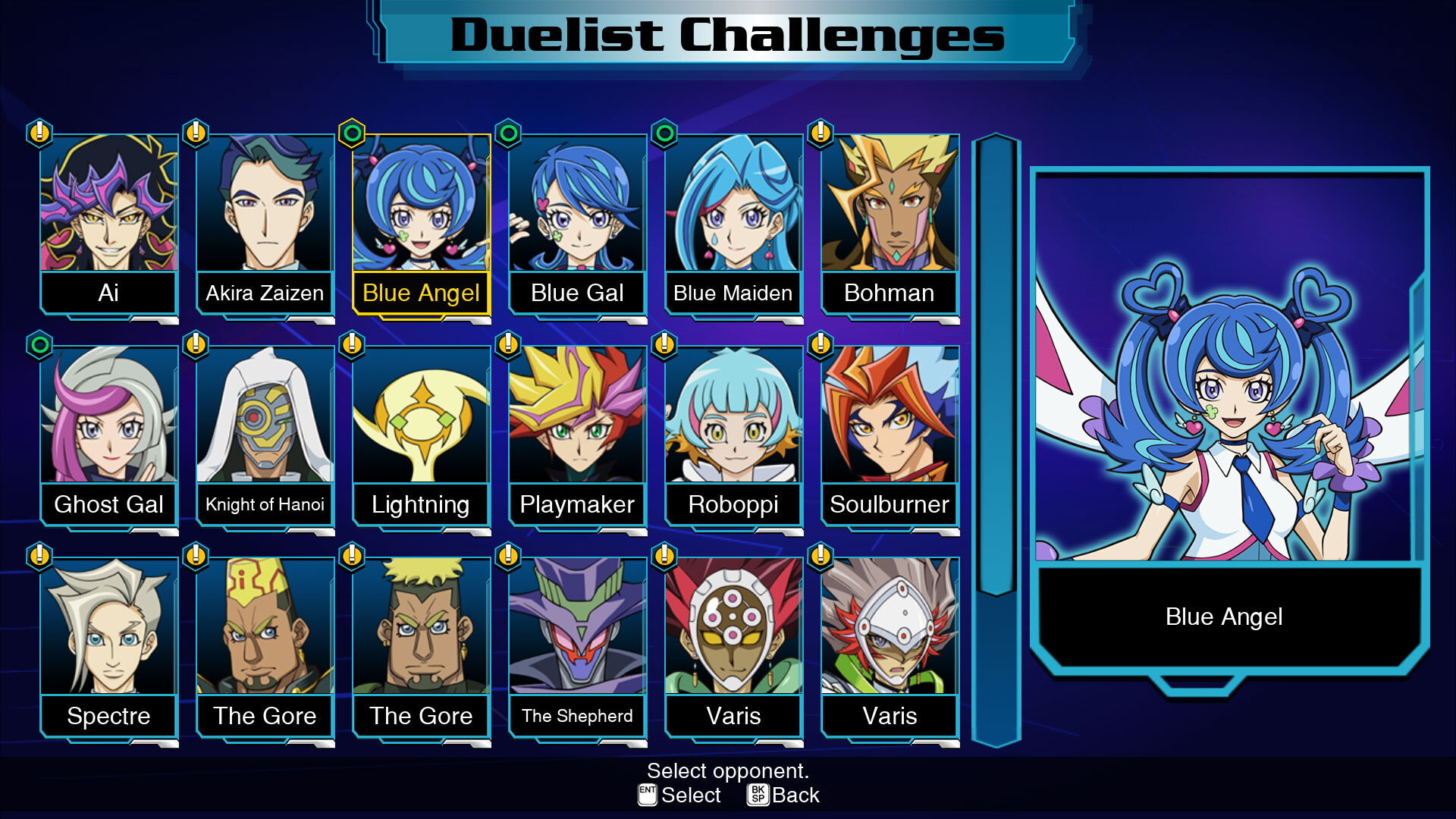
Task: Select Playmaker as opponent
Action: pos(577,435)
